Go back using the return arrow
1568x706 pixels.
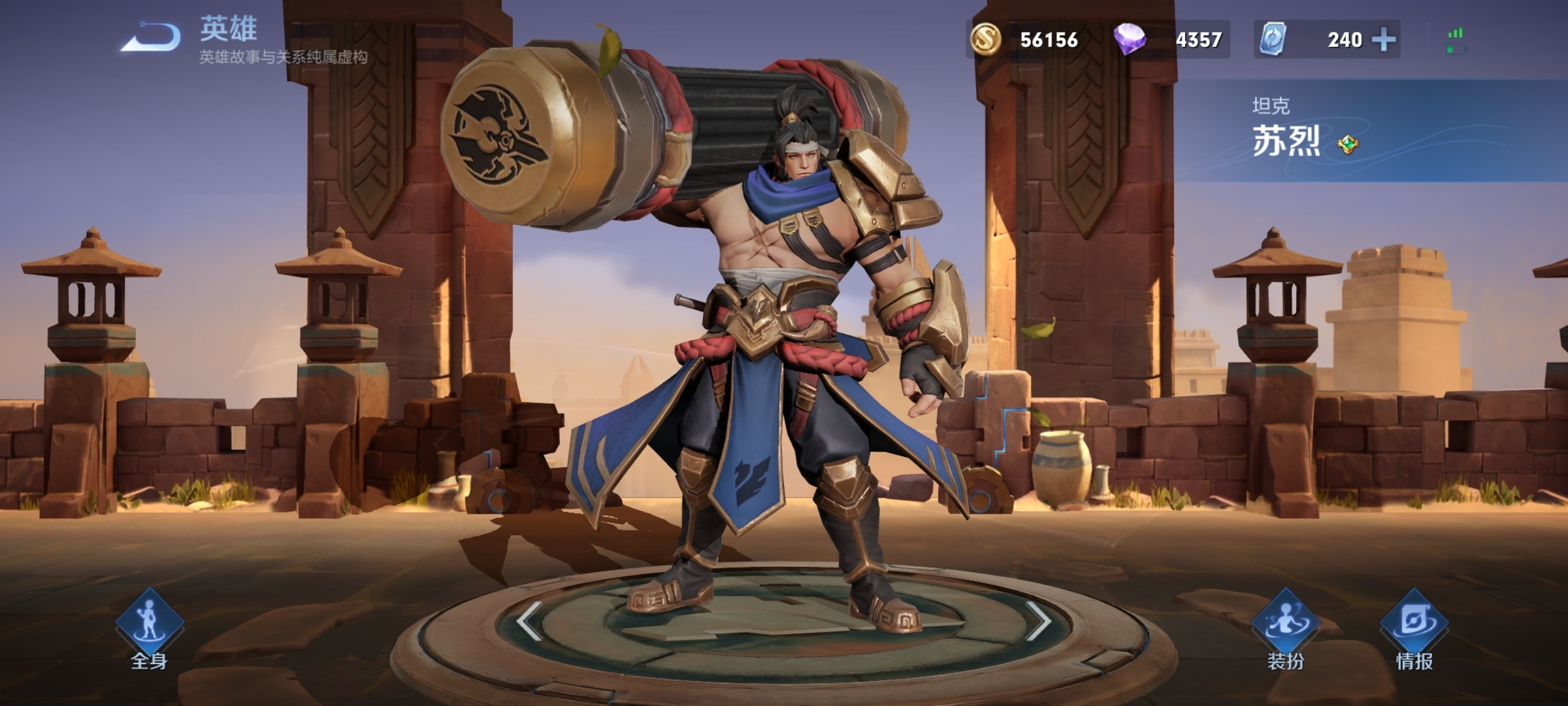coord(152,37)
